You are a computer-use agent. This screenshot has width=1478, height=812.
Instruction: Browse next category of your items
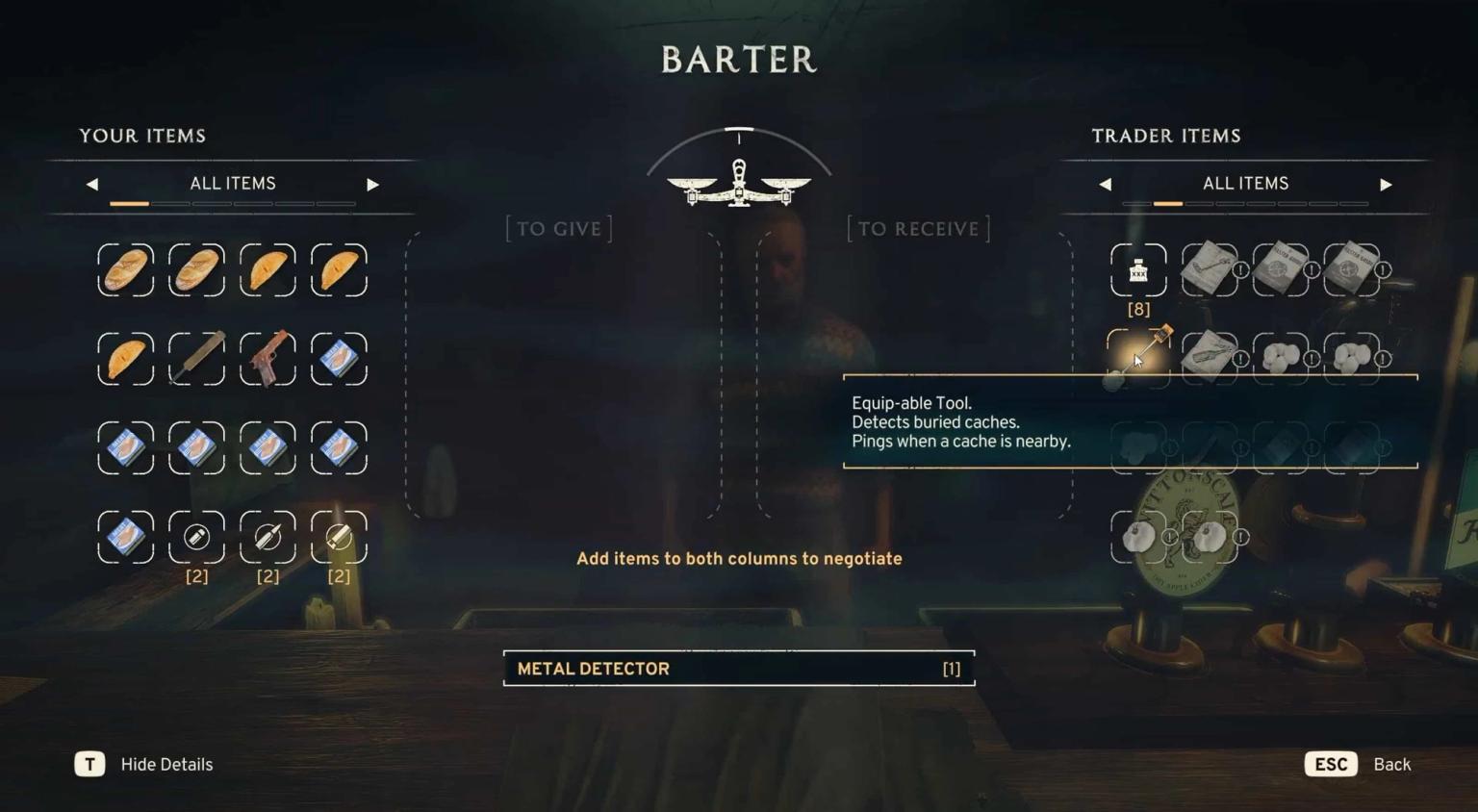(x=373, y=183)
